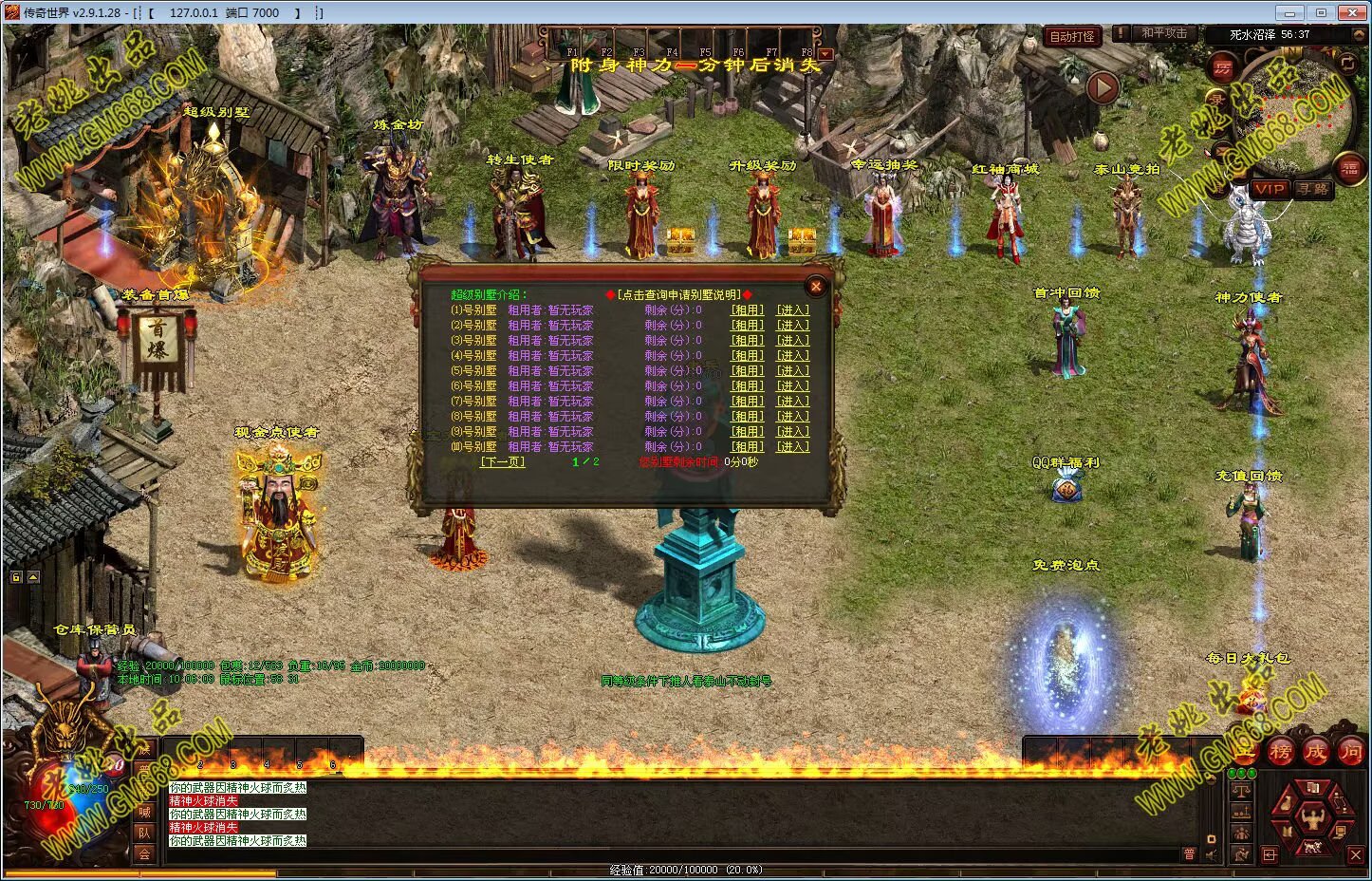Toggle the 自动打怪 auto-fight button
1372x881 pixels.
click(1072, 37)
